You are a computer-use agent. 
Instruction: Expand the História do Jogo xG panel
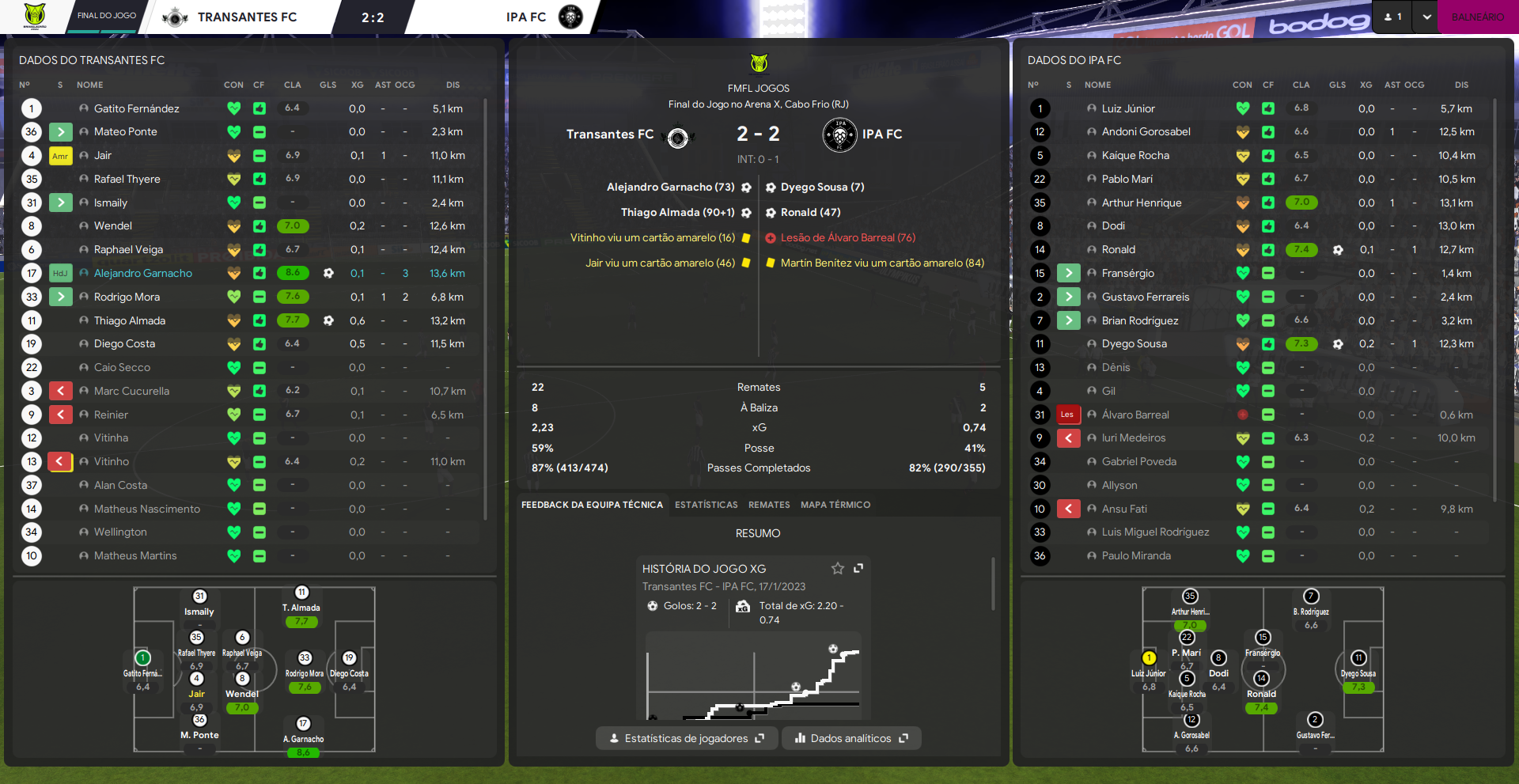(858, 568)
